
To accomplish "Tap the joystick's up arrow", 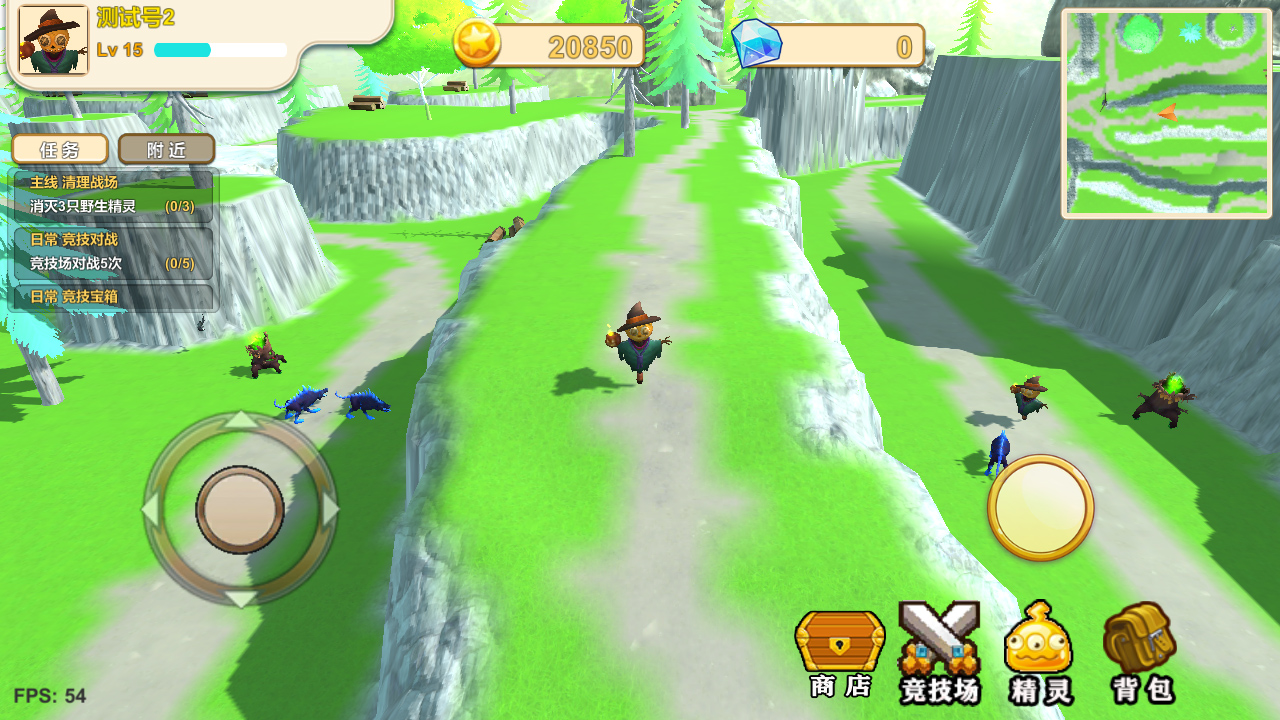I will point(240,419).
